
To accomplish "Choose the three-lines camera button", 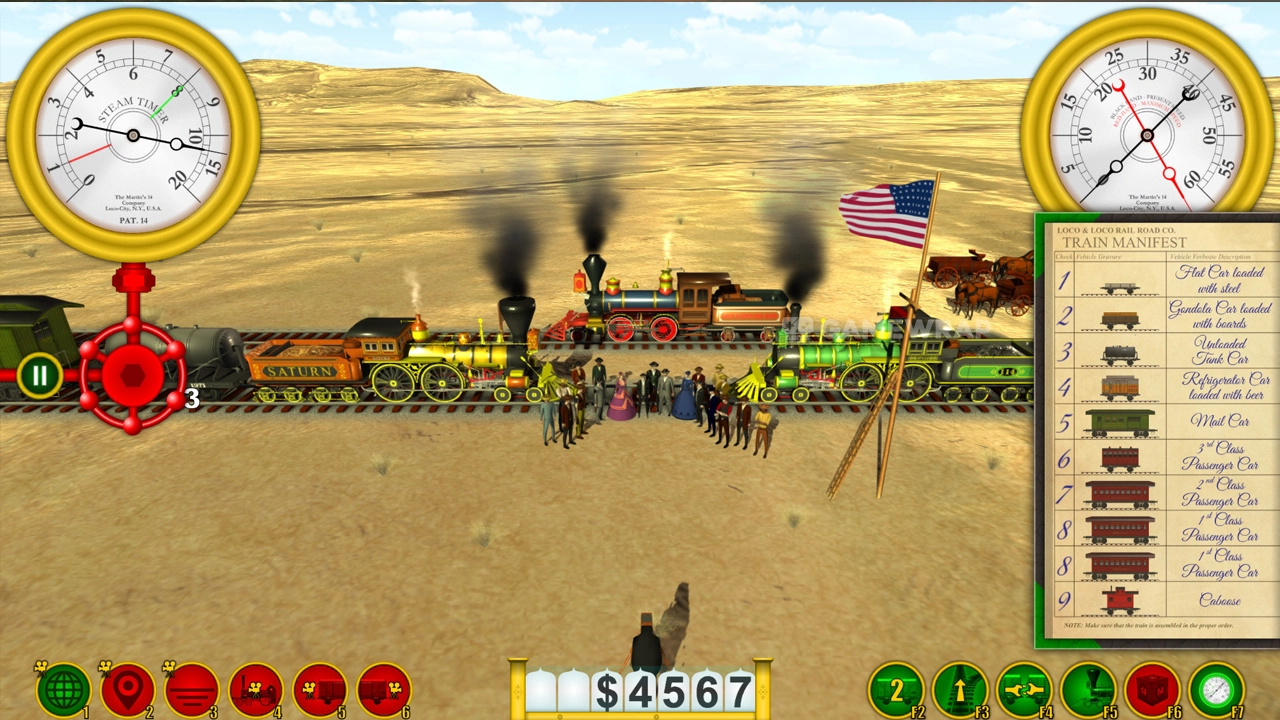I will click(x=192, y=690).
